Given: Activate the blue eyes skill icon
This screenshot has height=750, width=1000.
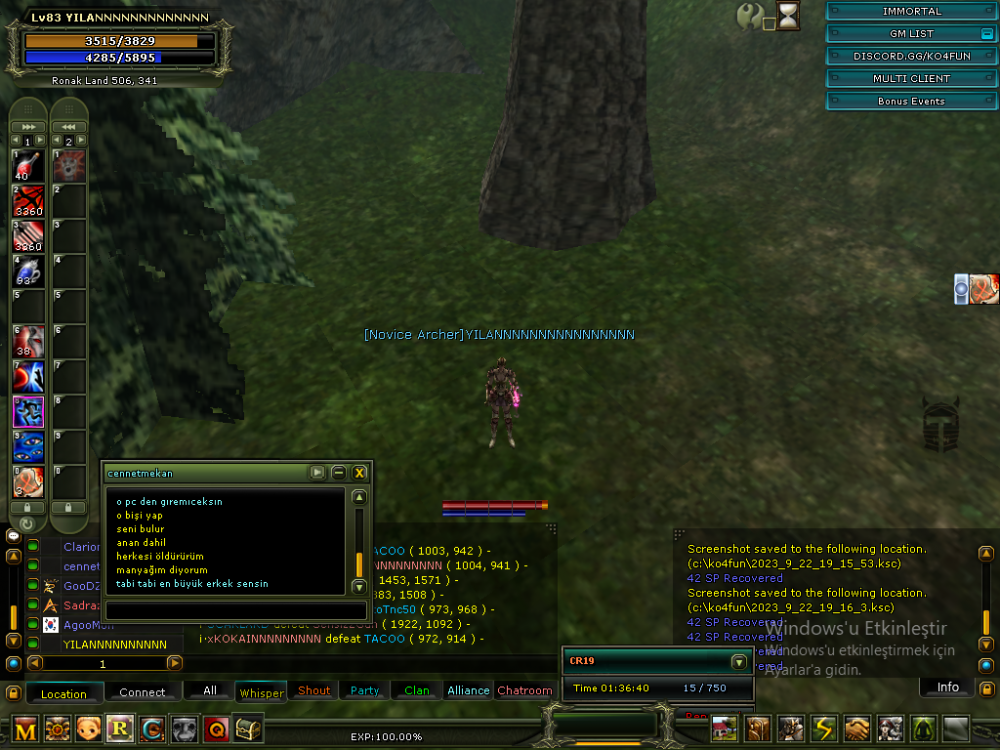Looking at the screenshot, I should pyautogui.click(x=27, y=446).
